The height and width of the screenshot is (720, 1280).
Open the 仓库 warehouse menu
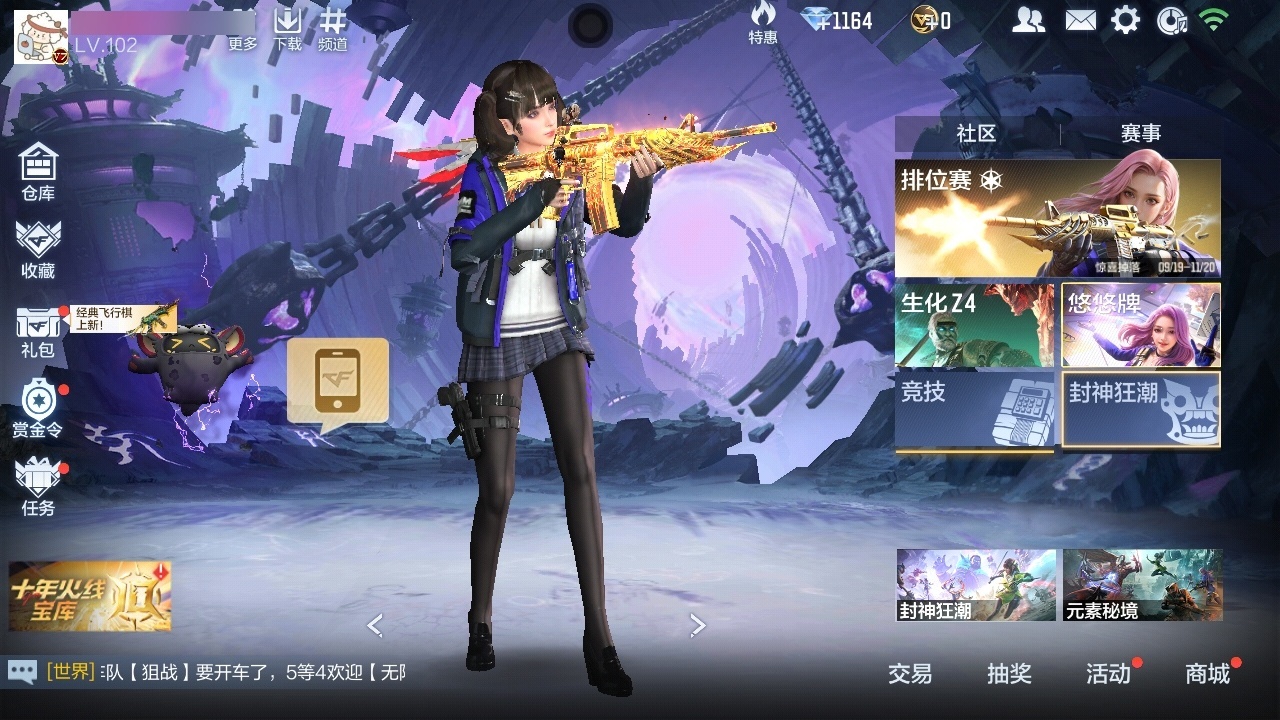[x=38, y=171]
